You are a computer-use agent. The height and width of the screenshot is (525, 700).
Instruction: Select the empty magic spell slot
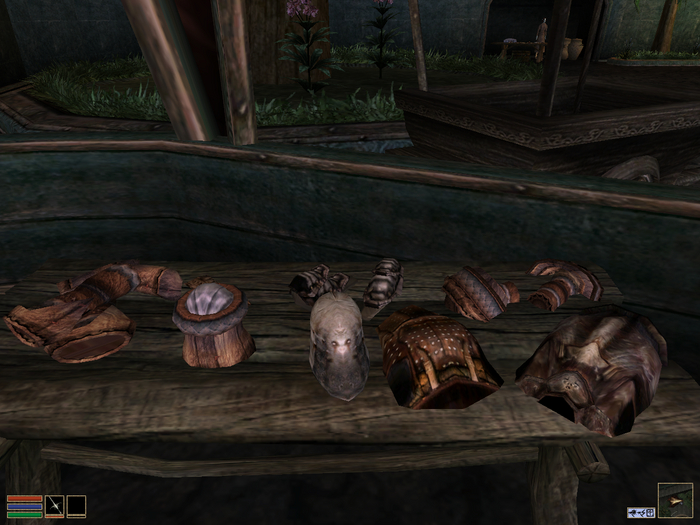coord(76,506)
